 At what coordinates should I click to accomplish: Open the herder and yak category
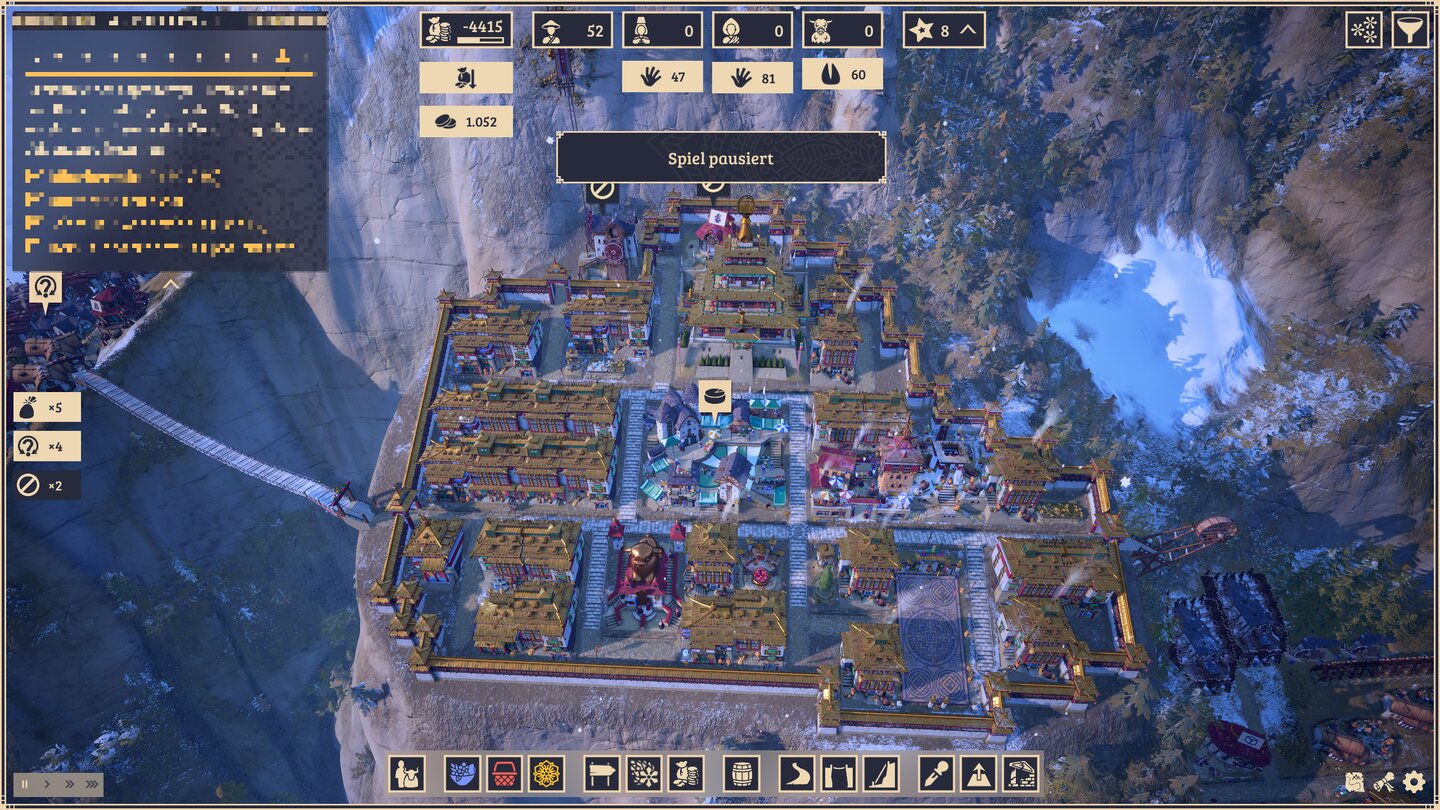click(x=408, y=774)
